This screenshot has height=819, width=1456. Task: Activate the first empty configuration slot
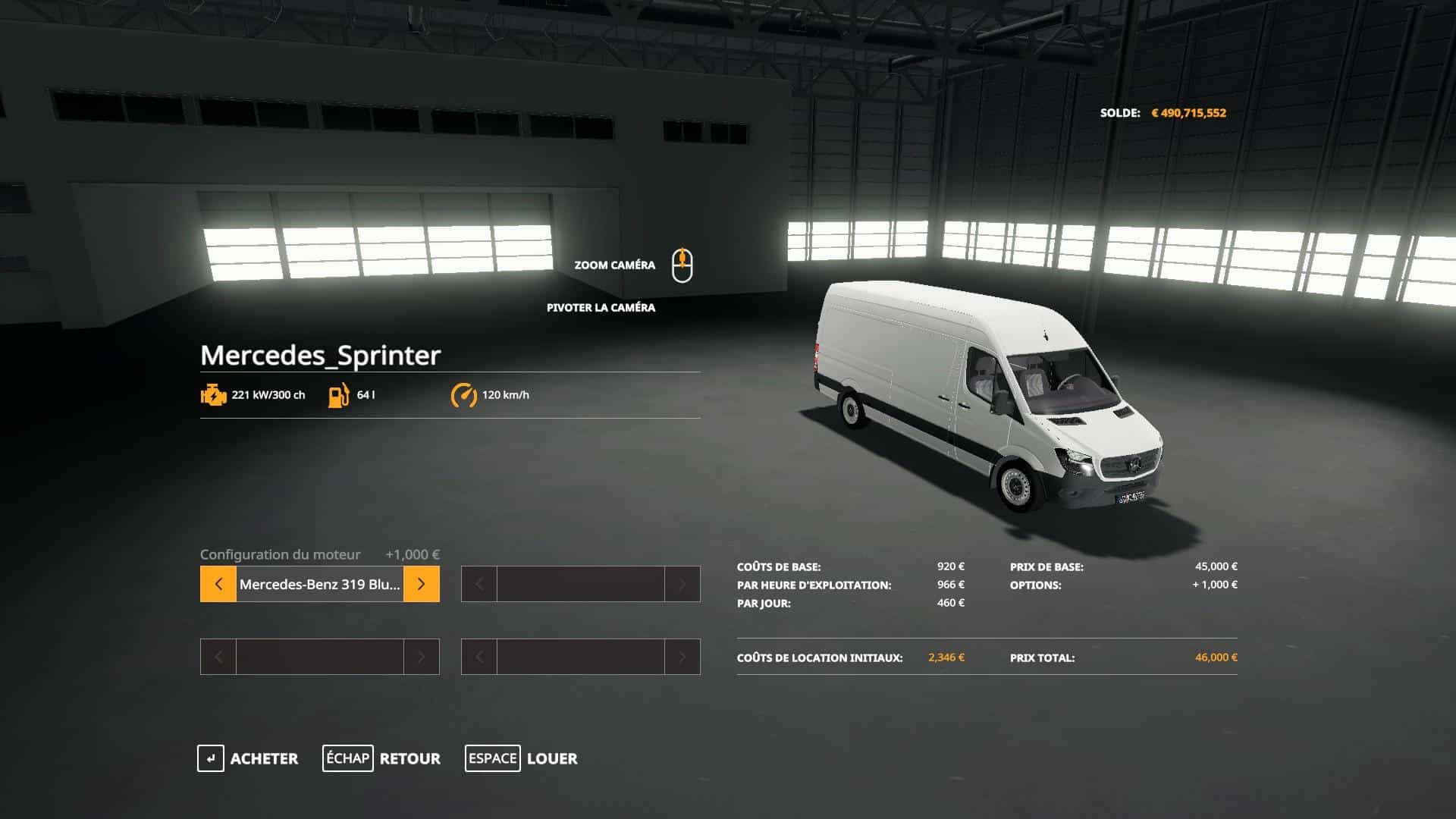pos(580,584)
